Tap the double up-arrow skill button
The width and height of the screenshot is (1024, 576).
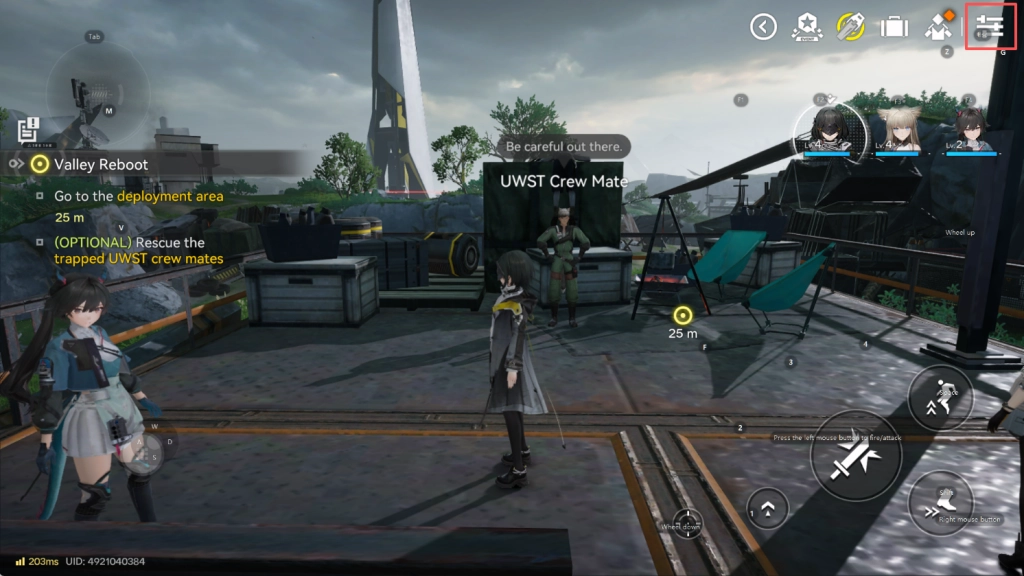coord(767,508)
